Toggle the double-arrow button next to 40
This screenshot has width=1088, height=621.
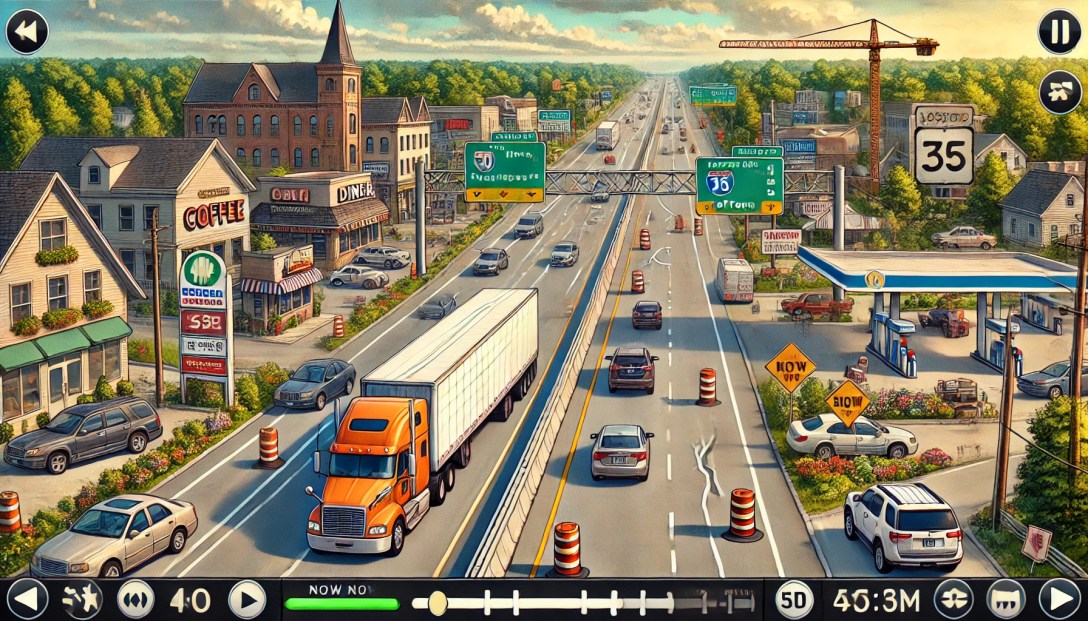tap(136, 599)
